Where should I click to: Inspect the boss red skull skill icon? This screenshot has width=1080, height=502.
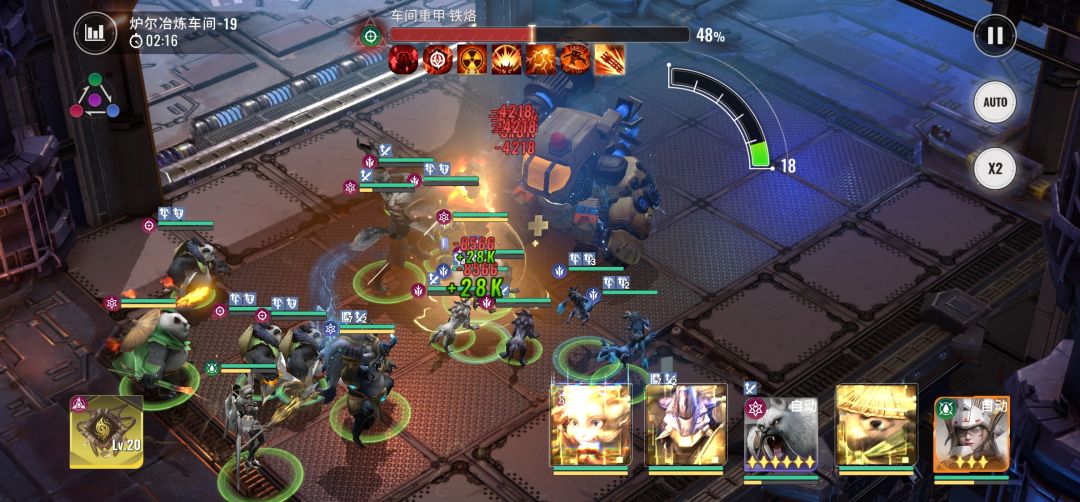(x=404, y=60)
